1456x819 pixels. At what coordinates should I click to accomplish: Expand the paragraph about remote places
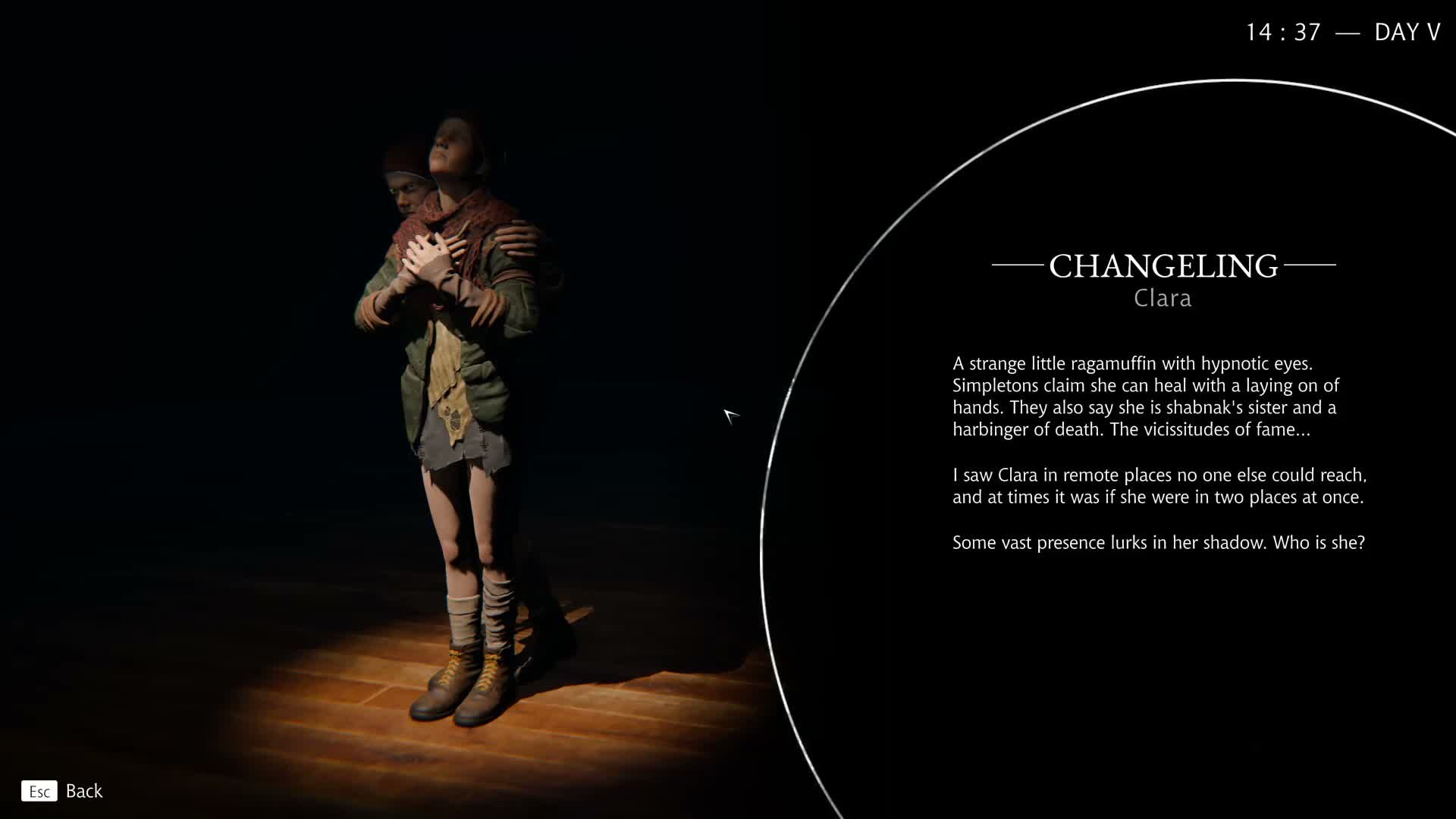(1156, 485)
